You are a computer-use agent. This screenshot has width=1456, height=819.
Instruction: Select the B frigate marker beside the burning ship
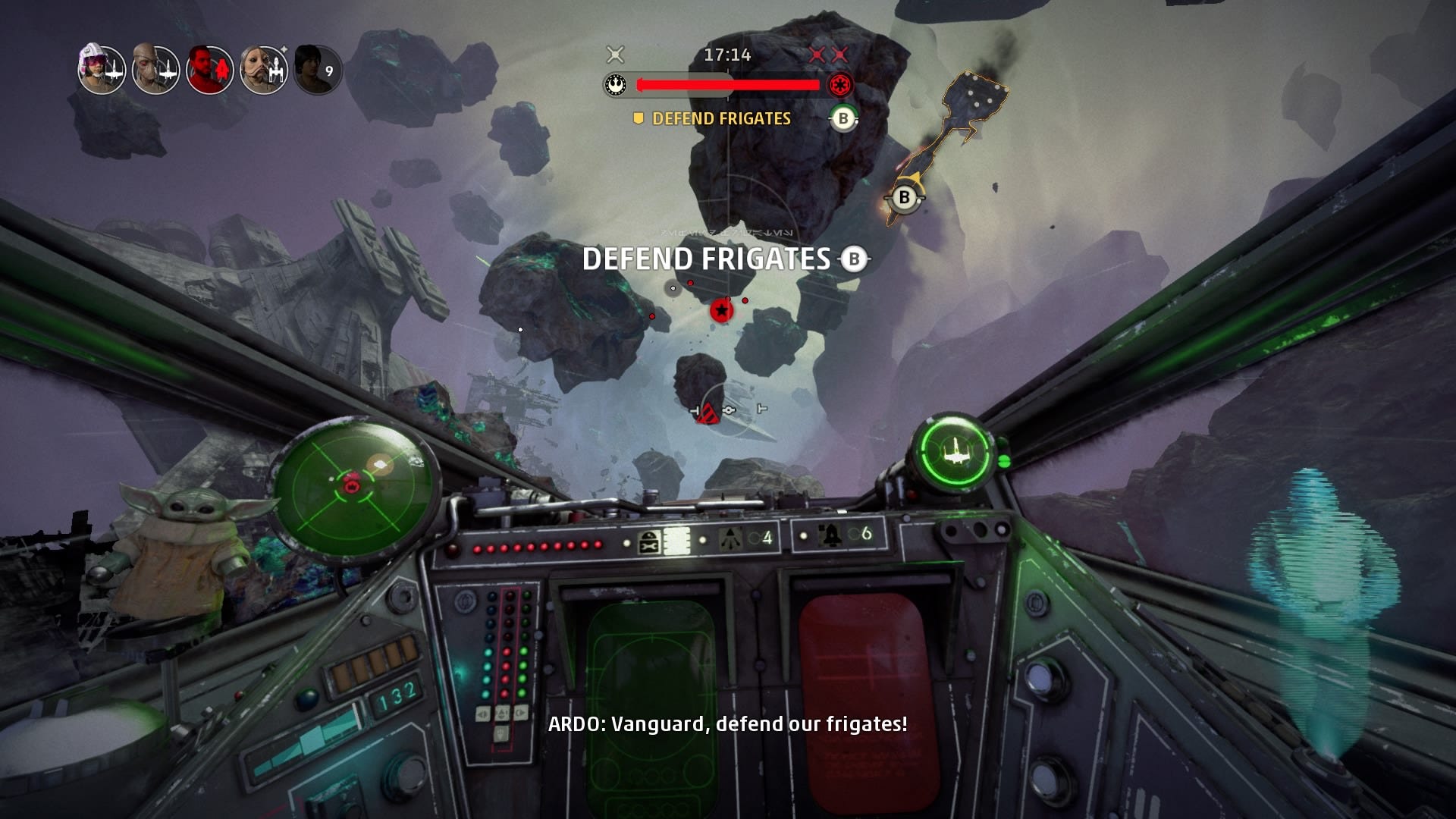pos(904,198)
